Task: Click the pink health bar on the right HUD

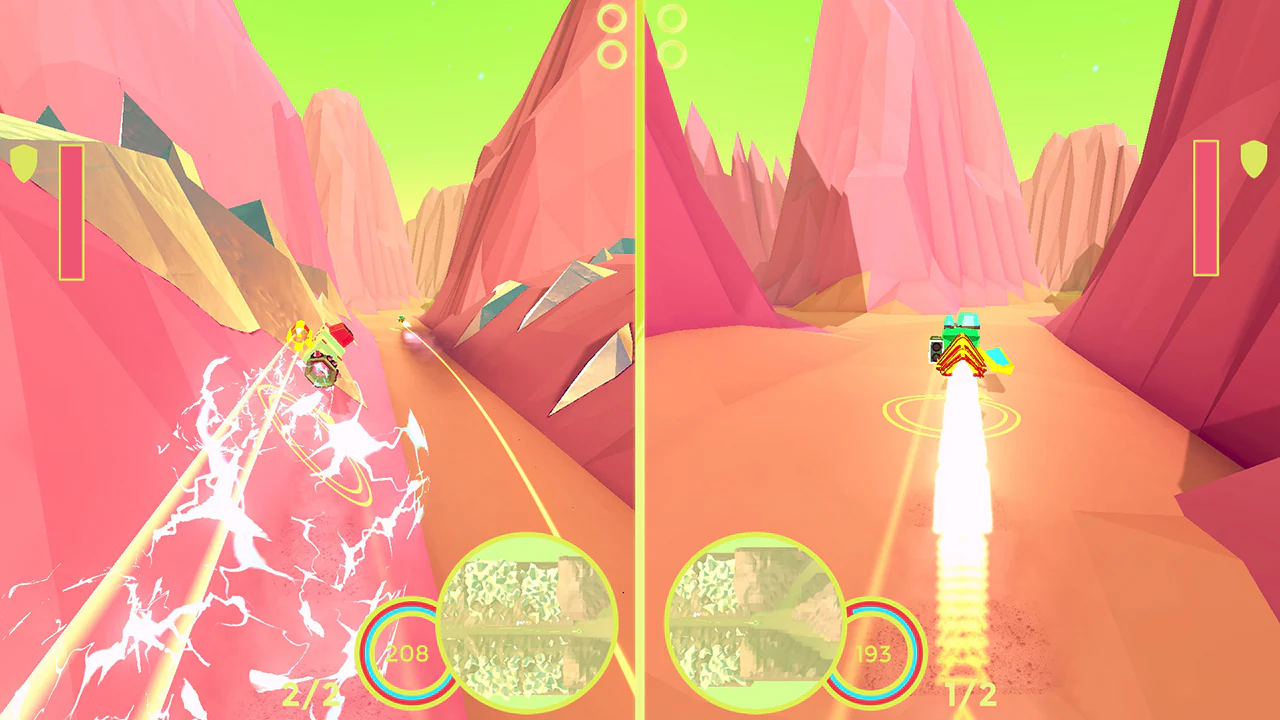Action: [x=1206, y=210]
